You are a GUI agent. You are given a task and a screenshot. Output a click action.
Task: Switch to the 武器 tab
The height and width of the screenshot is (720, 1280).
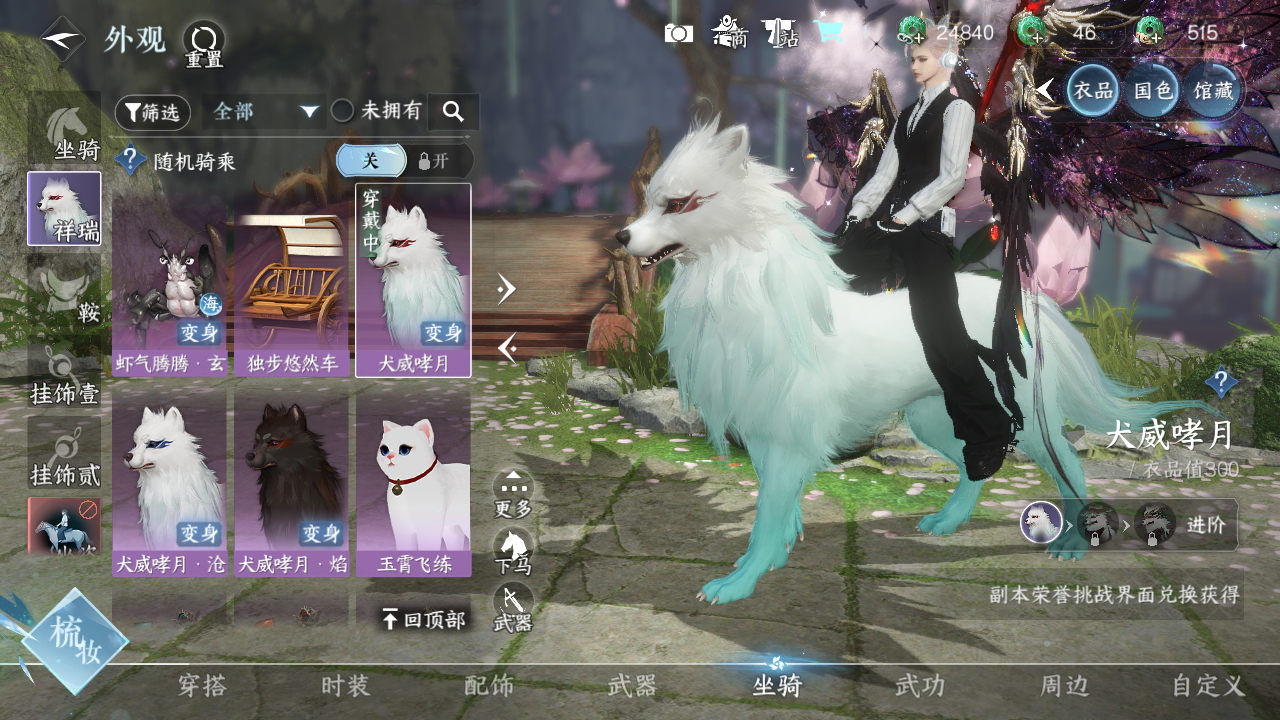tap(632, 686)
